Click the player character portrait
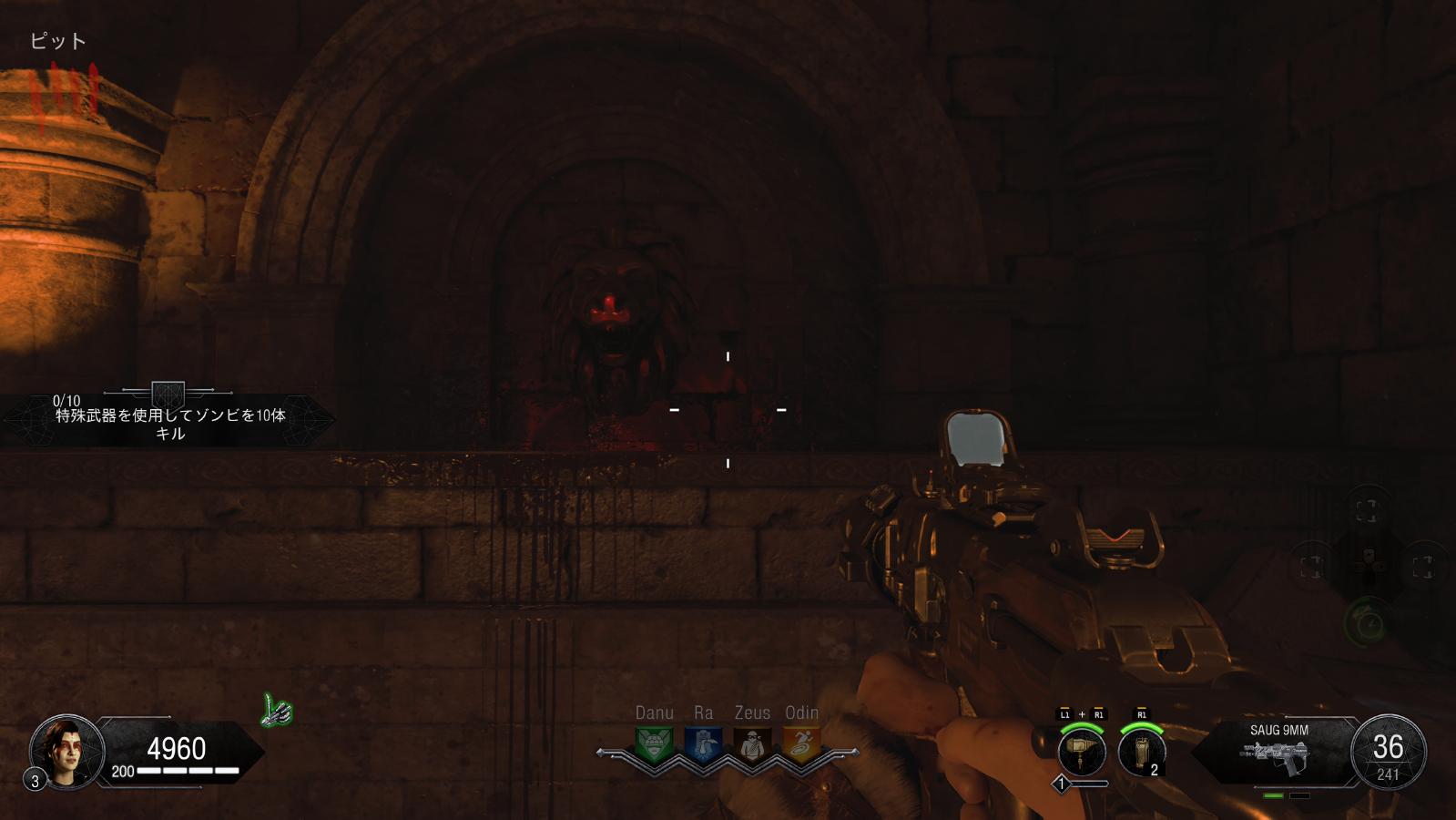 tap(66, 751)
